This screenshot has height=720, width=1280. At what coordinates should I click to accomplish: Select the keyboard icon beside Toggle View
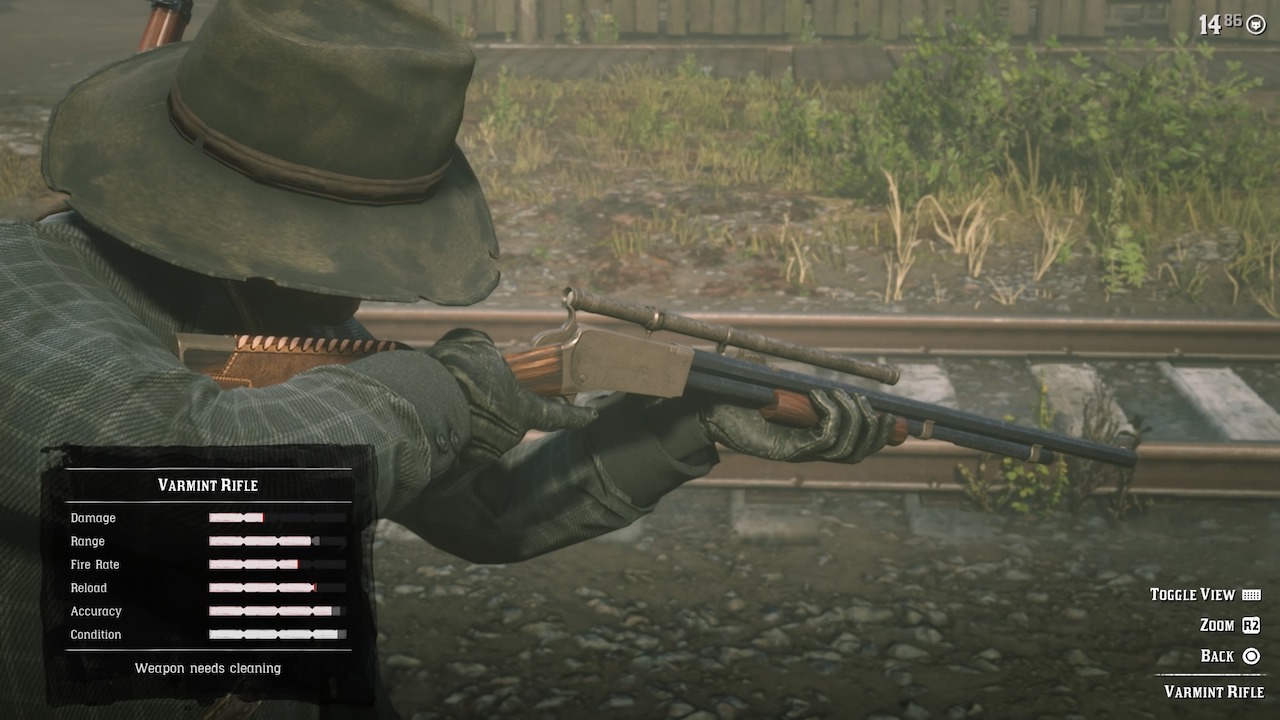point(1249,594)
